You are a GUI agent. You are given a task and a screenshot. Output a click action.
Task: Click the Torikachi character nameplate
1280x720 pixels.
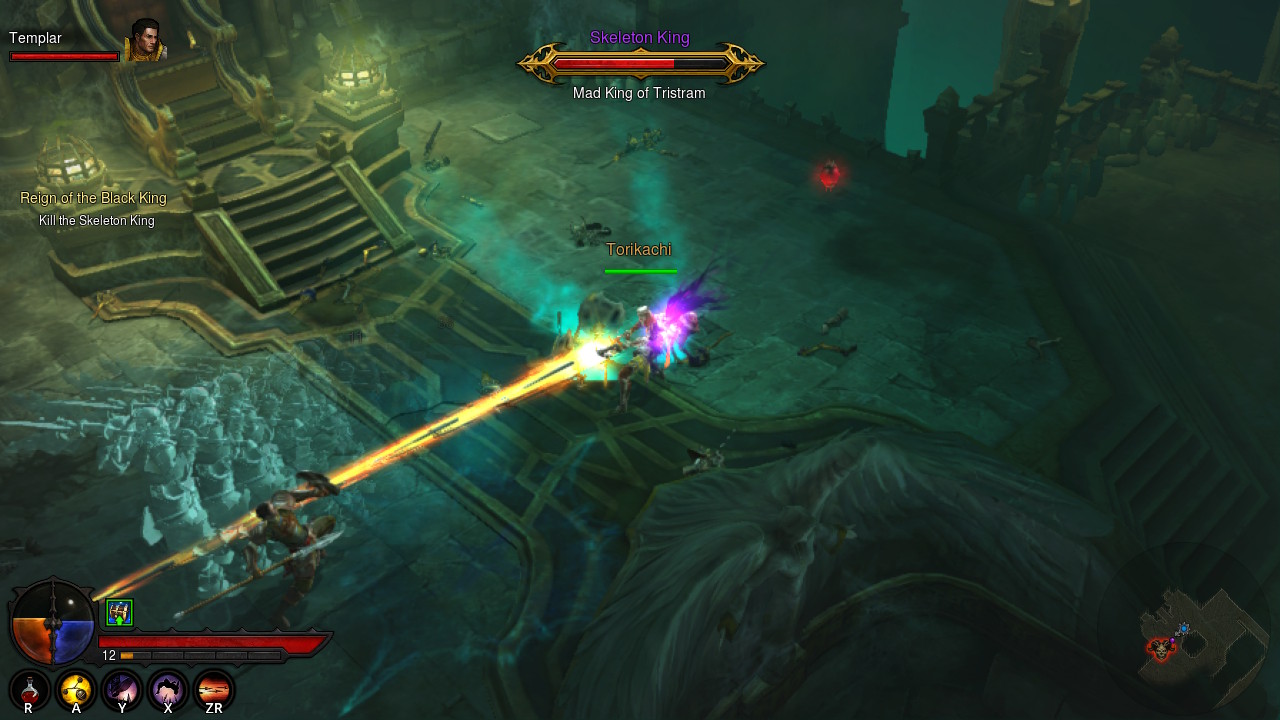(639, 249)
